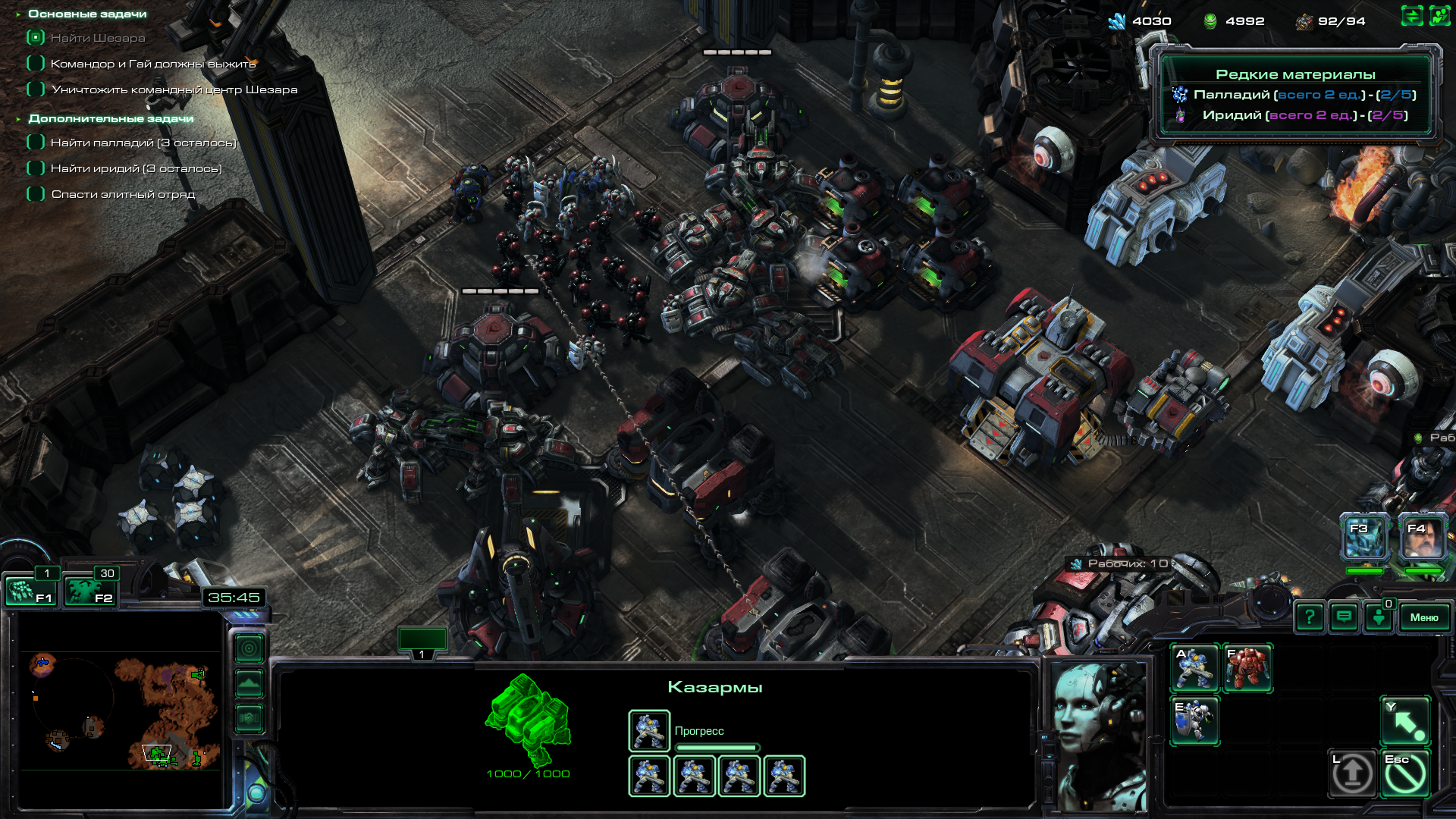The image size is (1456, 819).
Task: Open the chat message log button
Action: pyautogui.click(x=1344, y=617)
